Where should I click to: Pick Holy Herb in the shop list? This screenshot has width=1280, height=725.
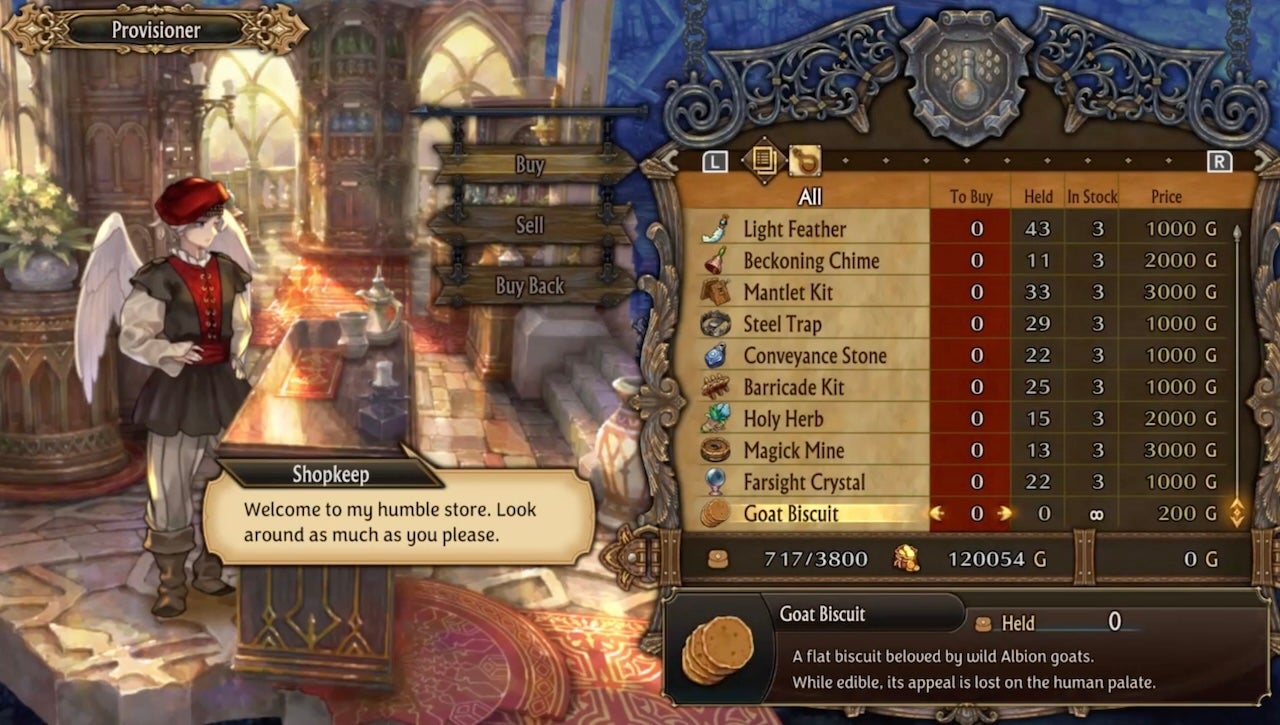(x=783, y=419)
